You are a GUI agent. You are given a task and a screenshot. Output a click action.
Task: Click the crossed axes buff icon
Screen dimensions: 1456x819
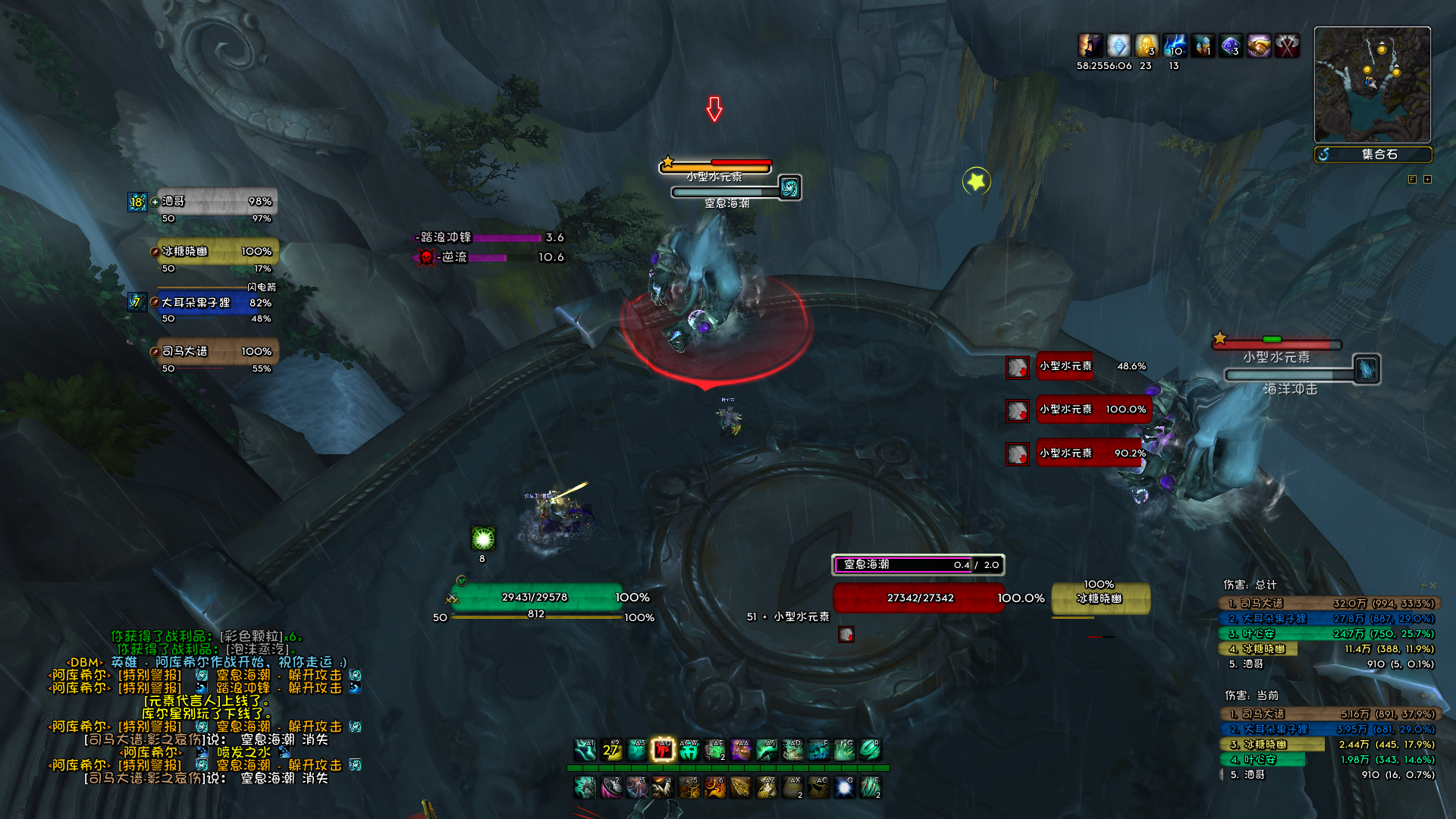pyautogui.click(x=1287, y=46)
